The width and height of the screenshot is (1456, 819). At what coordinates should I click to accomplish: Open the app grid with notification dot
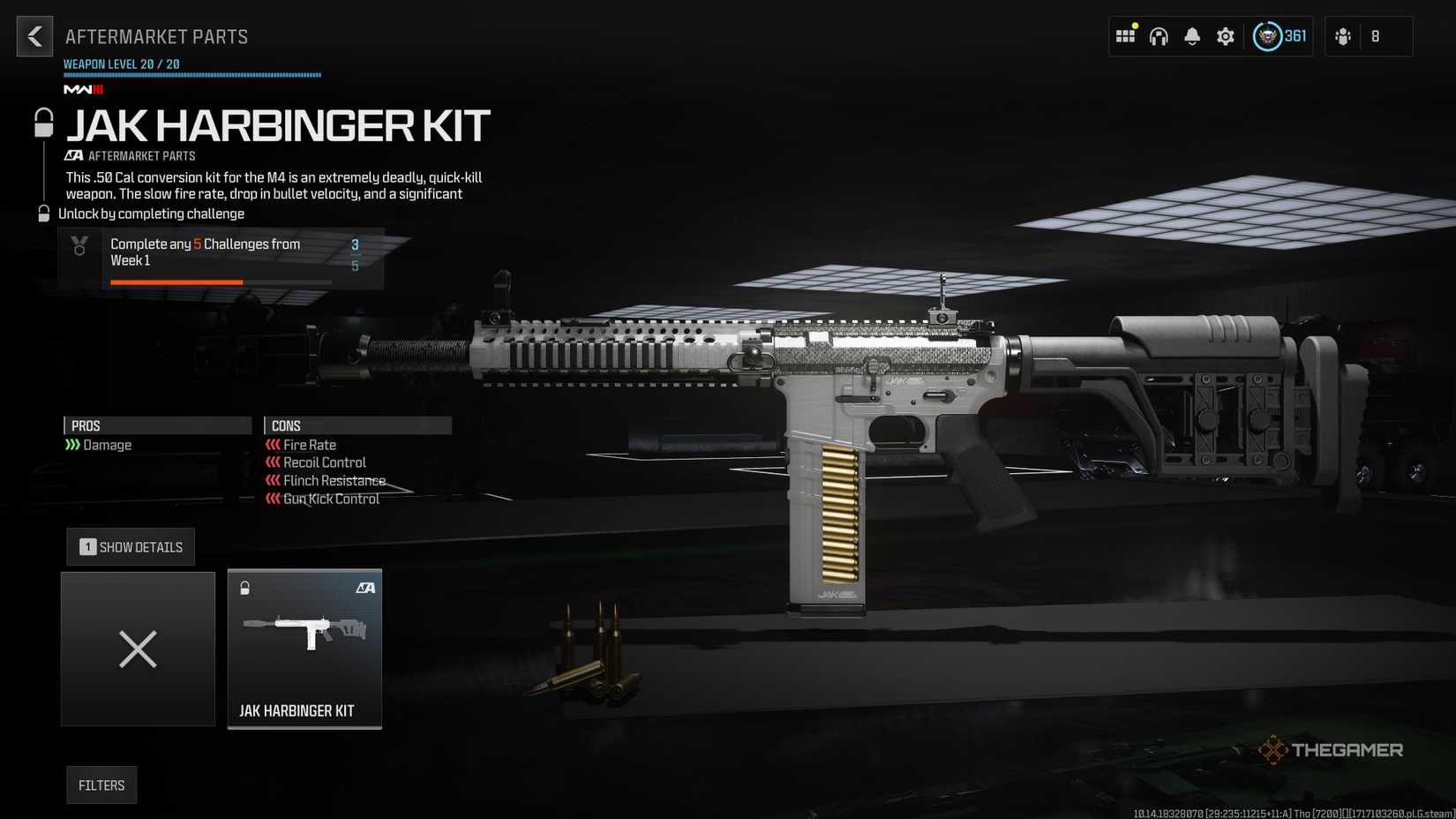tap(1124, 35)
